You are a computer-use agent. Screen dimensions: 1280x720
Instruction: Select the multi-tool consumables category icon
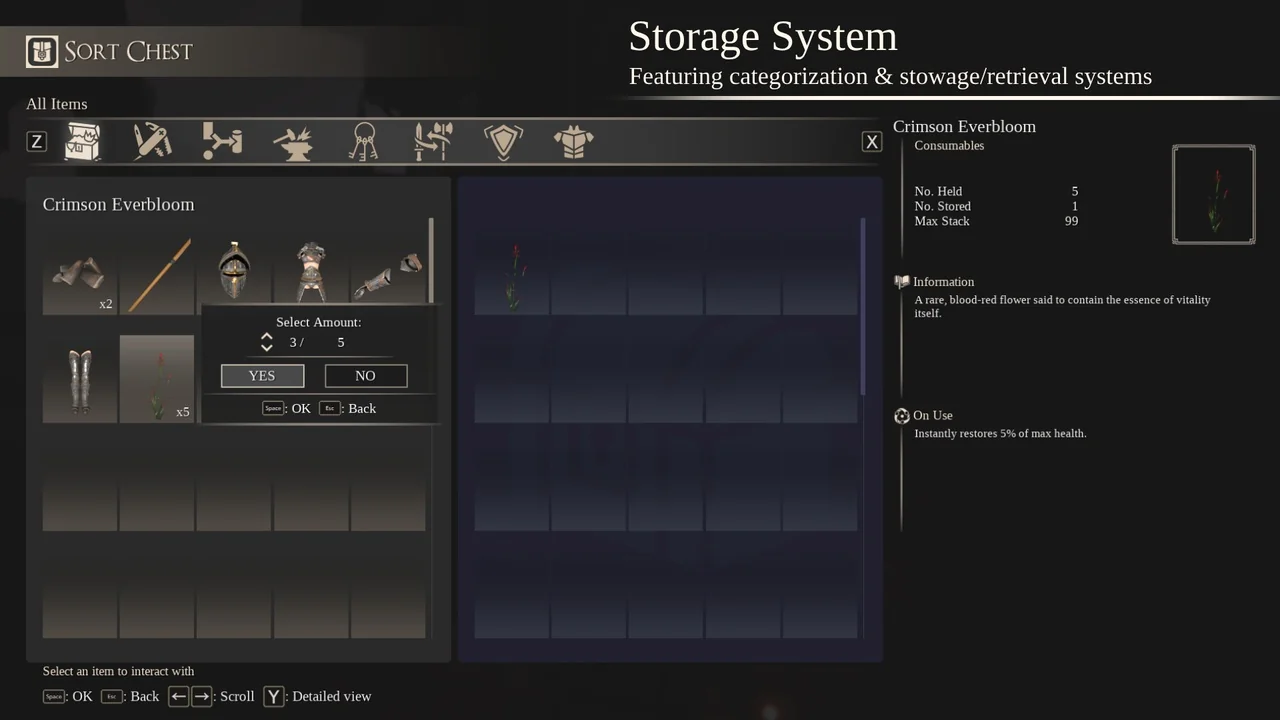[x=152, y=141]
